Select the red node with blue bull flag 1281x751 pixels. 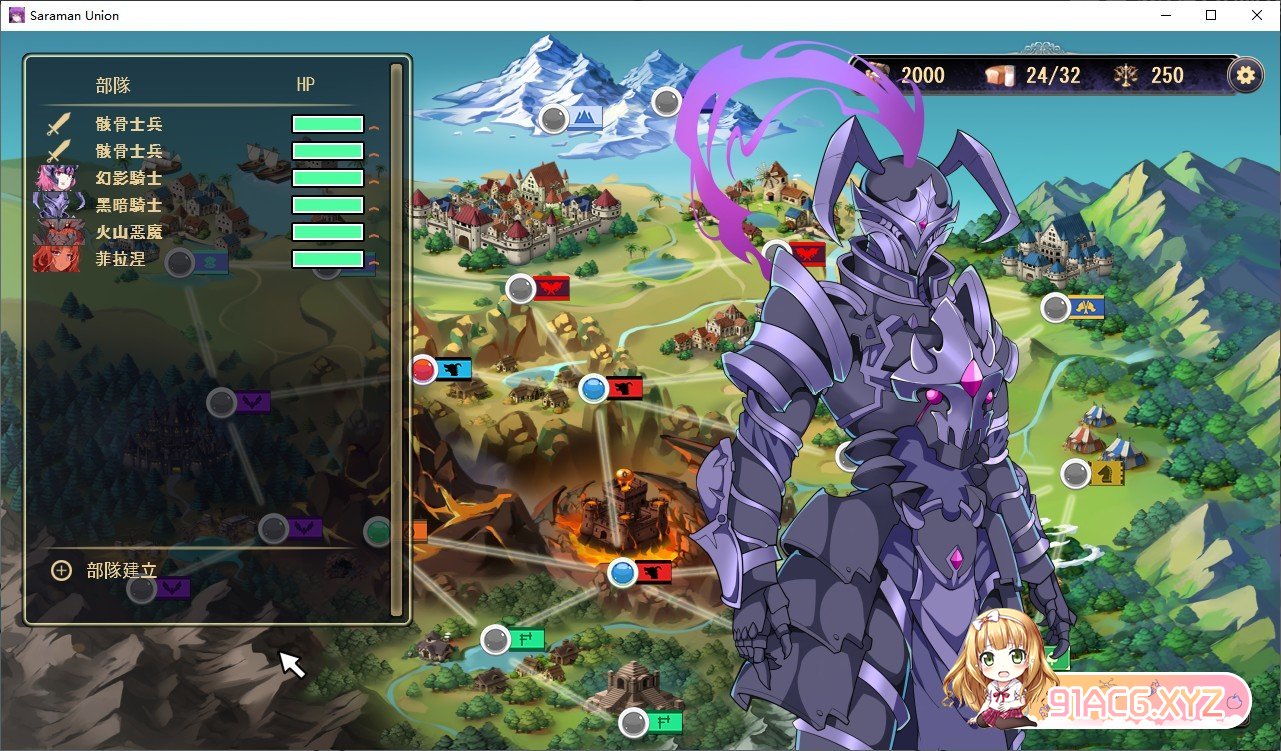click(x=424, y=369)
